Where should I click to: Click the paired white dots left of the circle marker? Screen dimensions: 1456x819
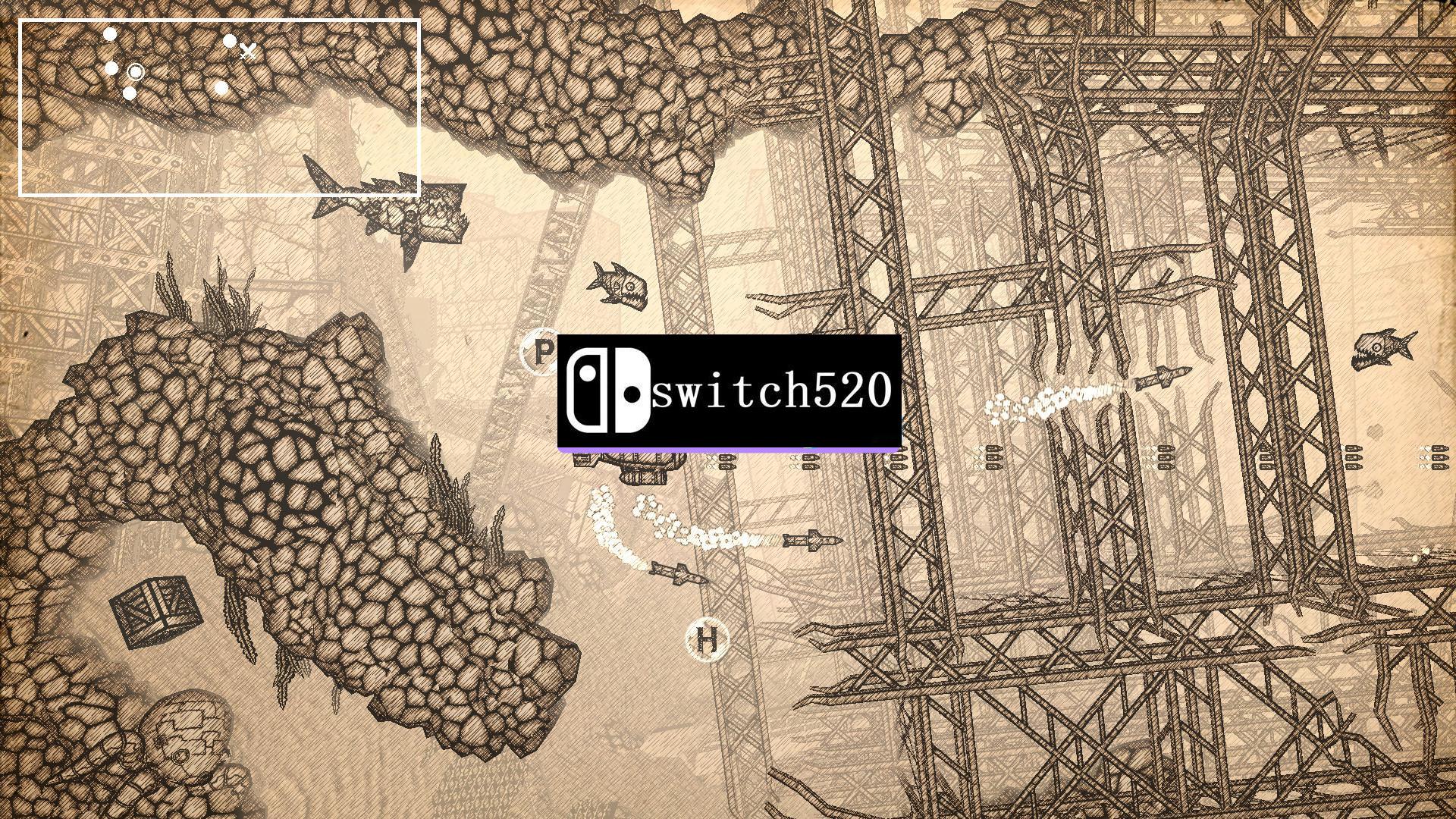(x=111, y=69)
